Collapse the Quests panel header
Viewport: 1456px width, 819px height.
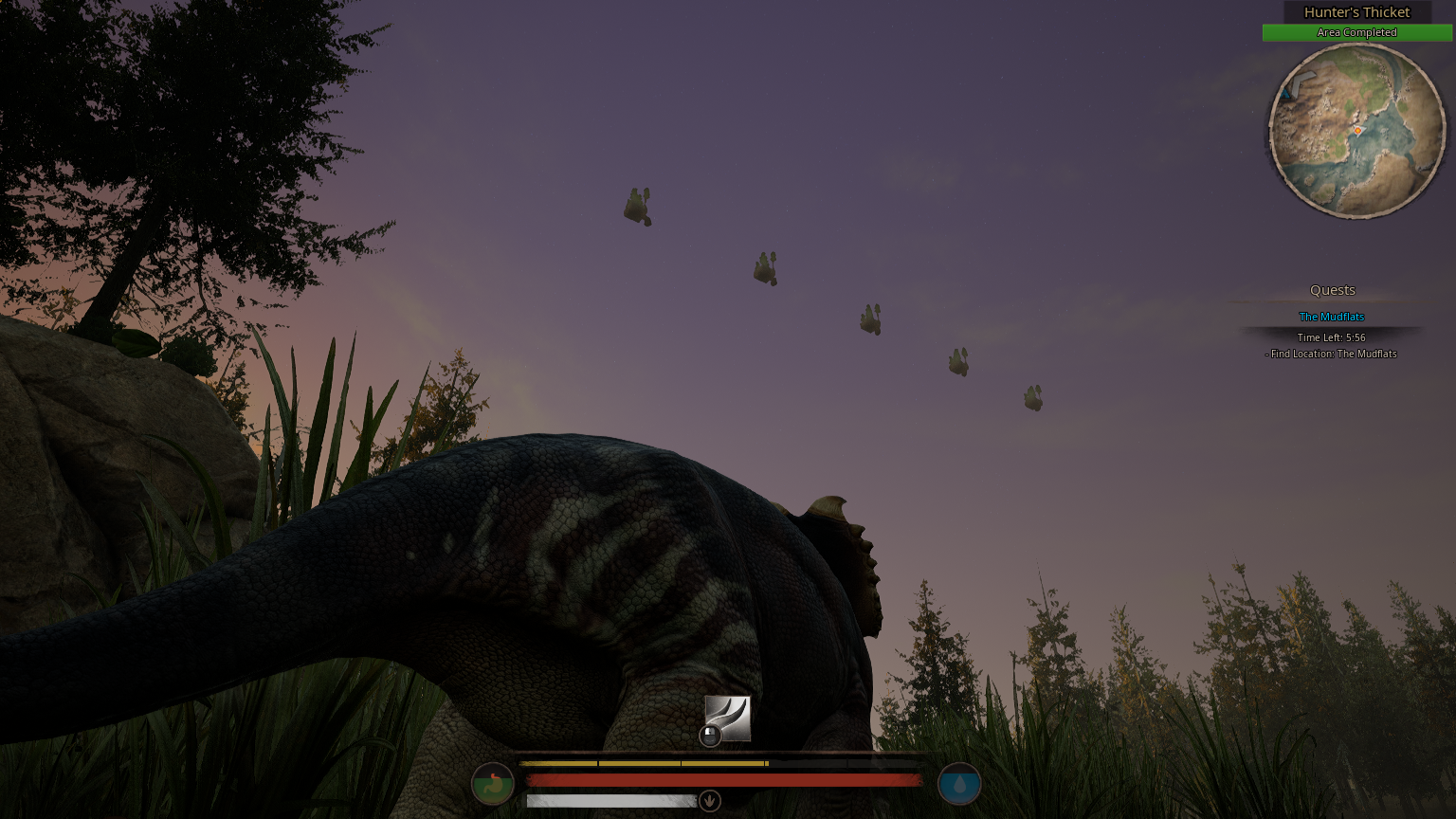coord(1331,289)
